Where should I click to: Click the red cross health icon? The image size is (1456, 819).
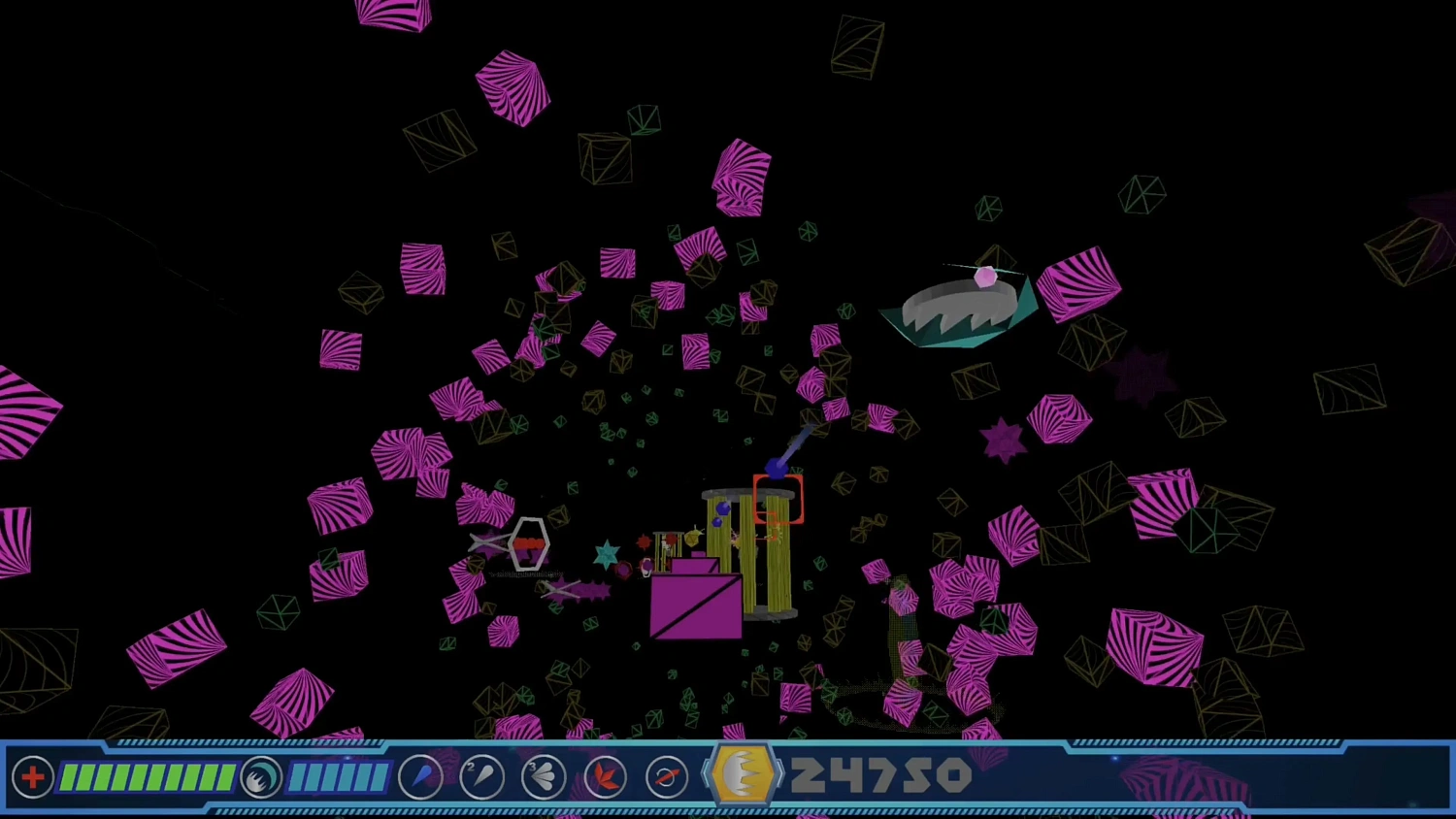click(33, 776)
